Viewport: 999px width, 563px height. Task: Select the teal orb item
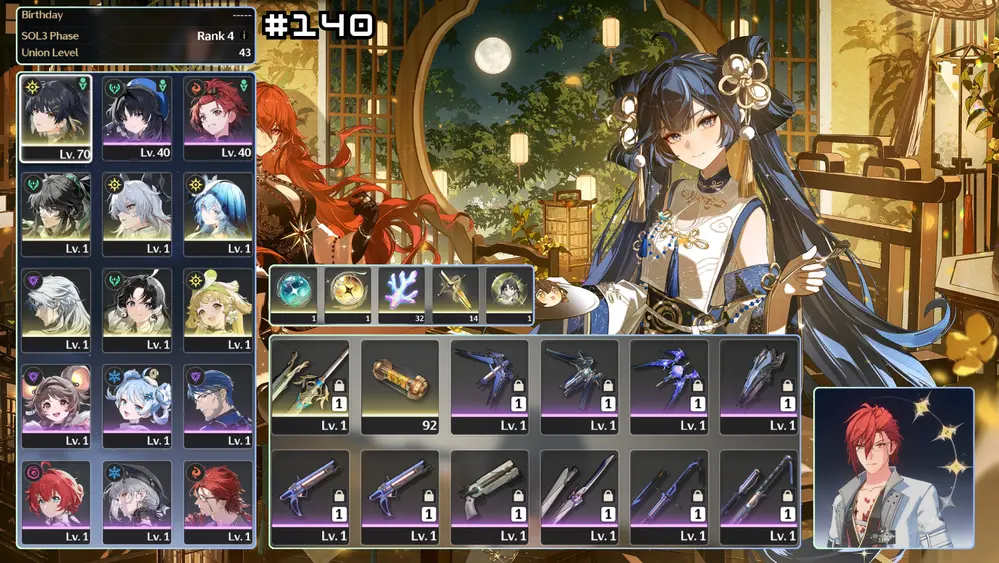click(x=294, y=295)
